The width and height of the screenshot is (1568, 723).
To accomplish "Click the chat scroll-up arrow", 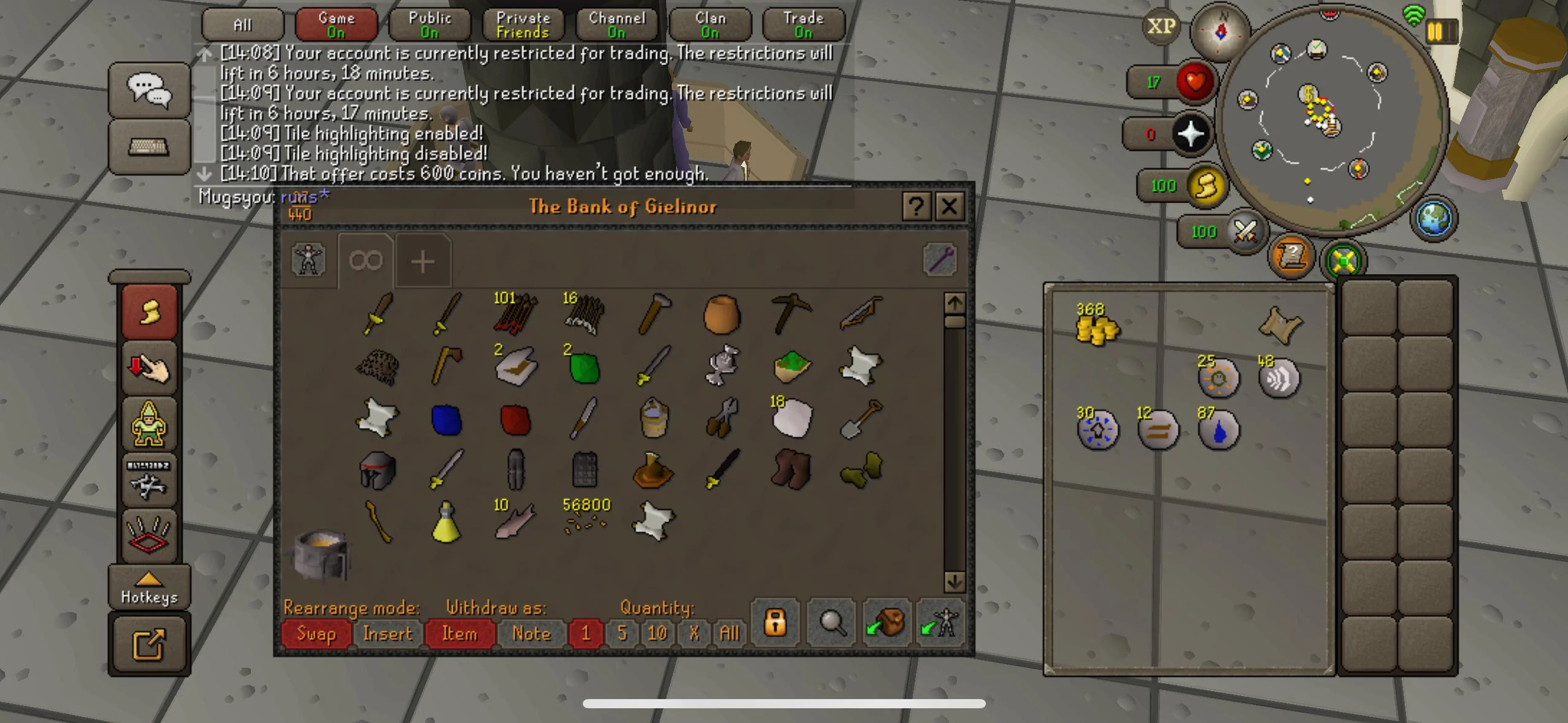I will tap(204, 54).
